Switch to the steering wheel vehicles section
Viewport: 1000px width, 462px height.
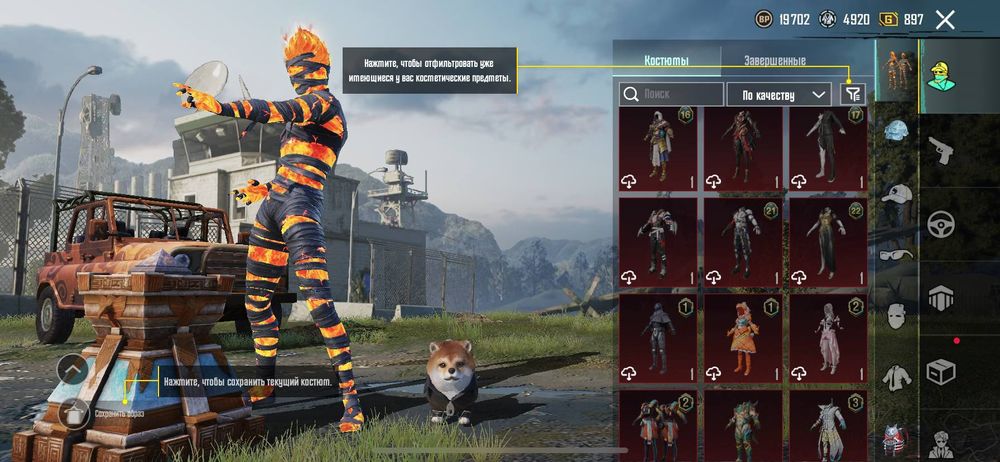(x=941, y=224)
